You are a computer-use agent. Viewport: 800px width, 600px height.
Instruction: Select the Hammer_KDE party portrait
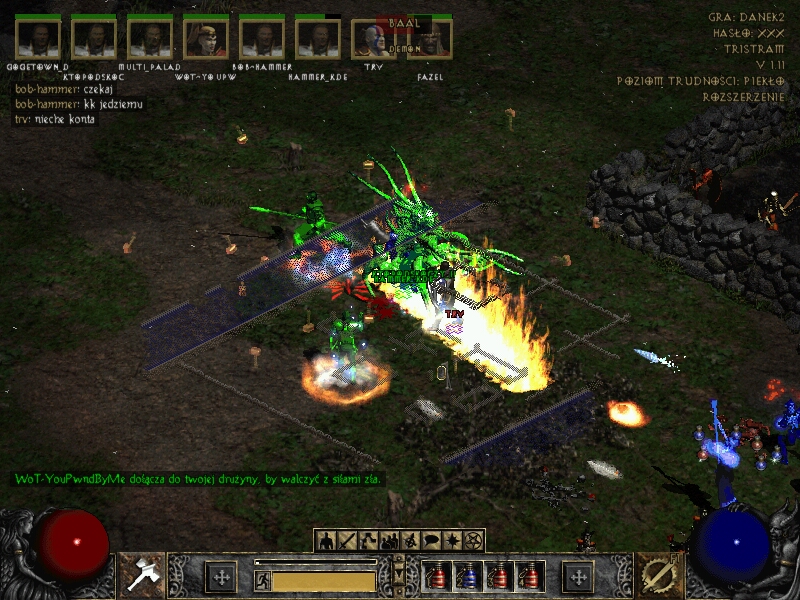(318, 39)
